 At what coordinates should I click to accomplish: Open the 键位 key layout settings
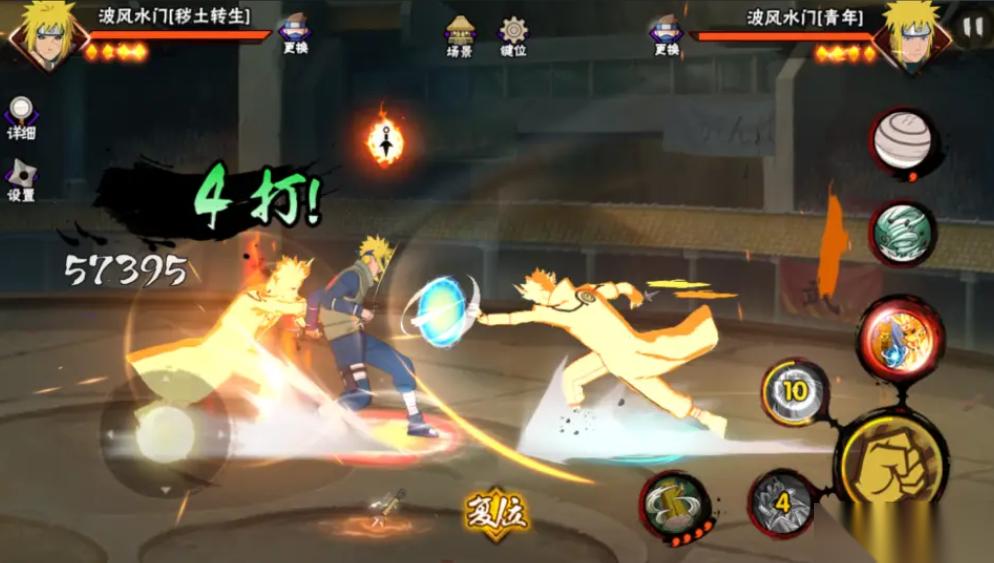(513, 35)
